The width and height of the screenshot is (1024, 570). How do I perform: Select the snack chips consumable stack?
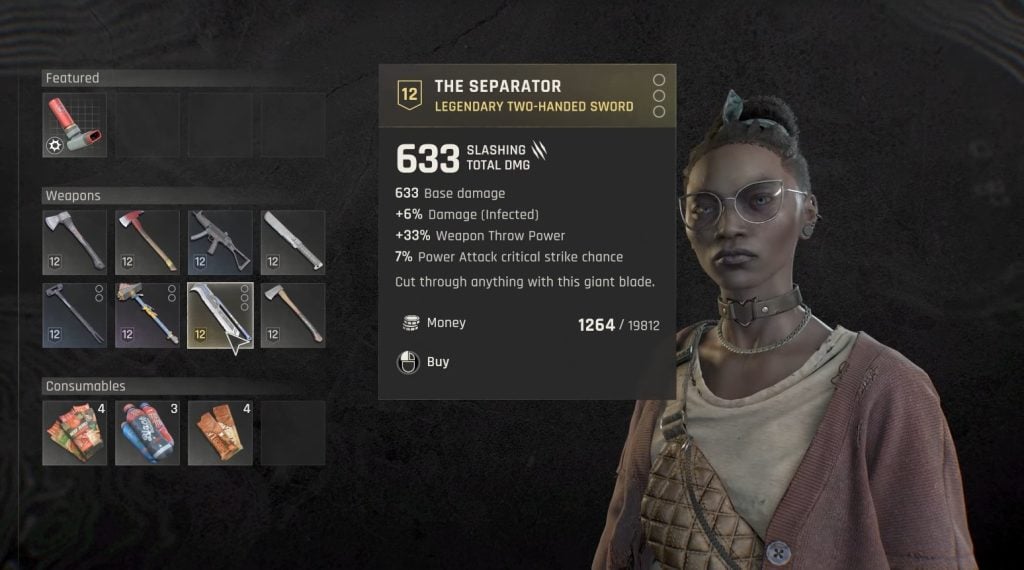coord(75,433)
